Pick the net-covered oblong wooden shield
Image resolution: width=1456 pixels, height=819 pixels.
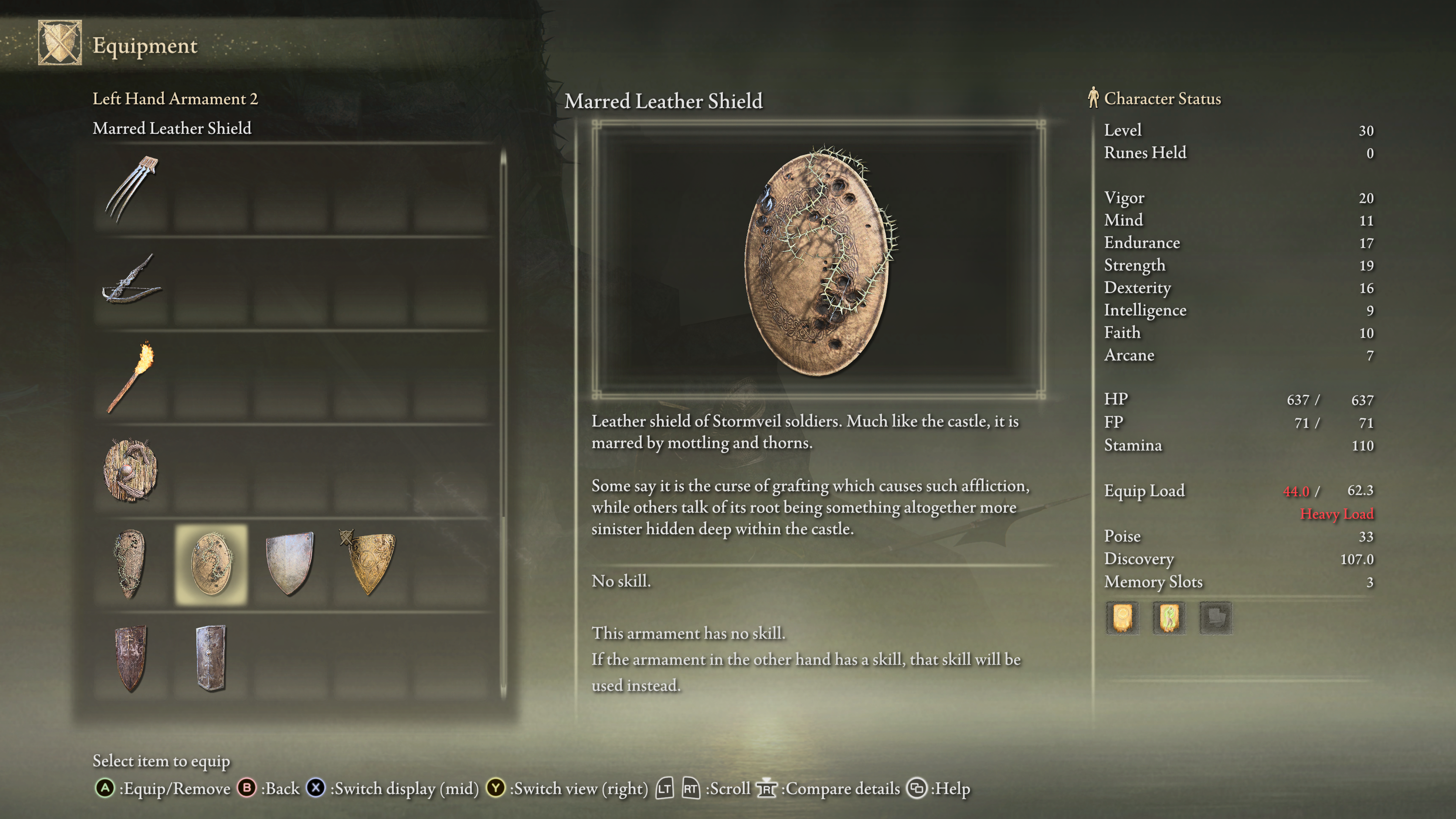click(x=131, y=564)
